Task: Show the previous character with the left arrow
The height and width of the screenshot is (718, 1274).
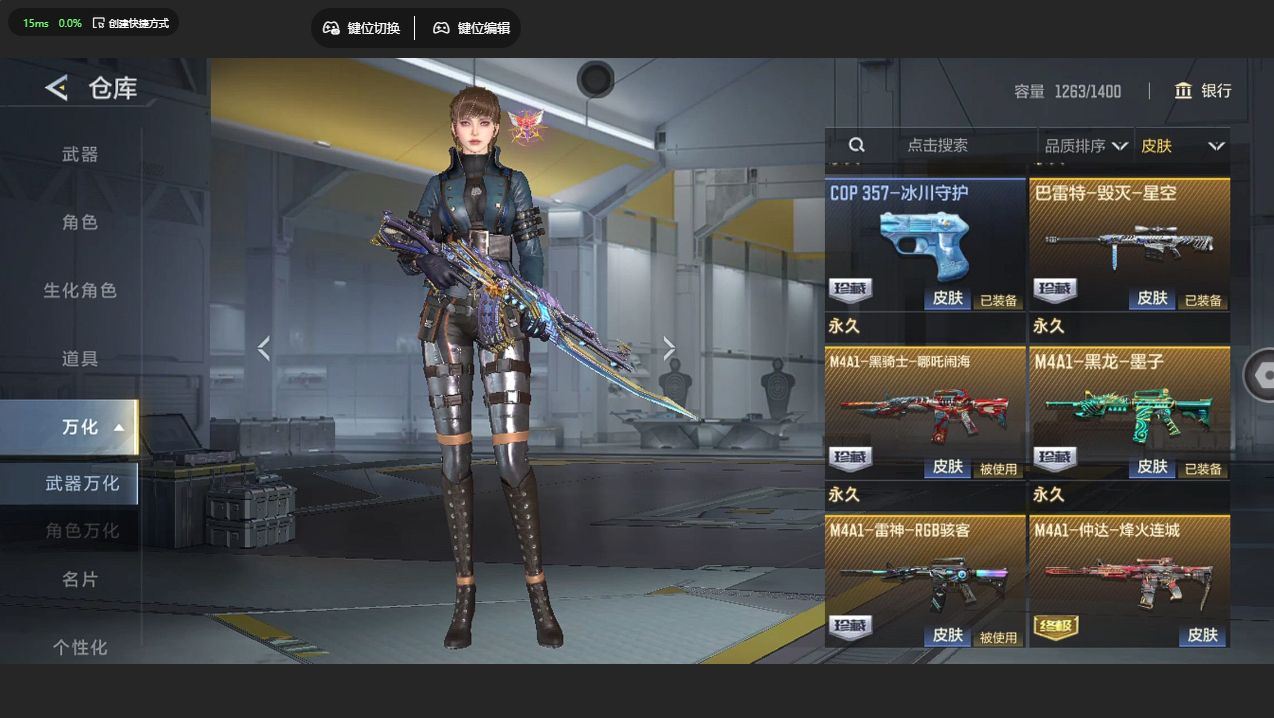Action: (264, 348)
